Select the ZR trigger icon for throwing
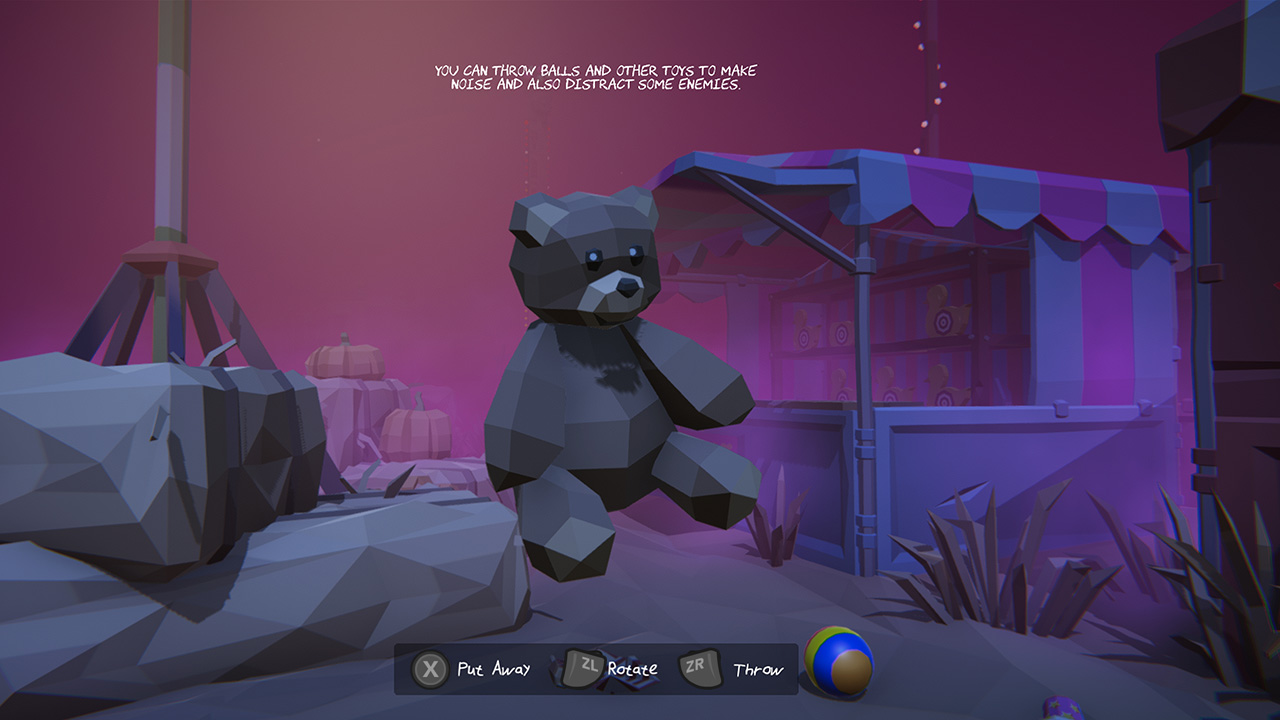 [700, 668]
